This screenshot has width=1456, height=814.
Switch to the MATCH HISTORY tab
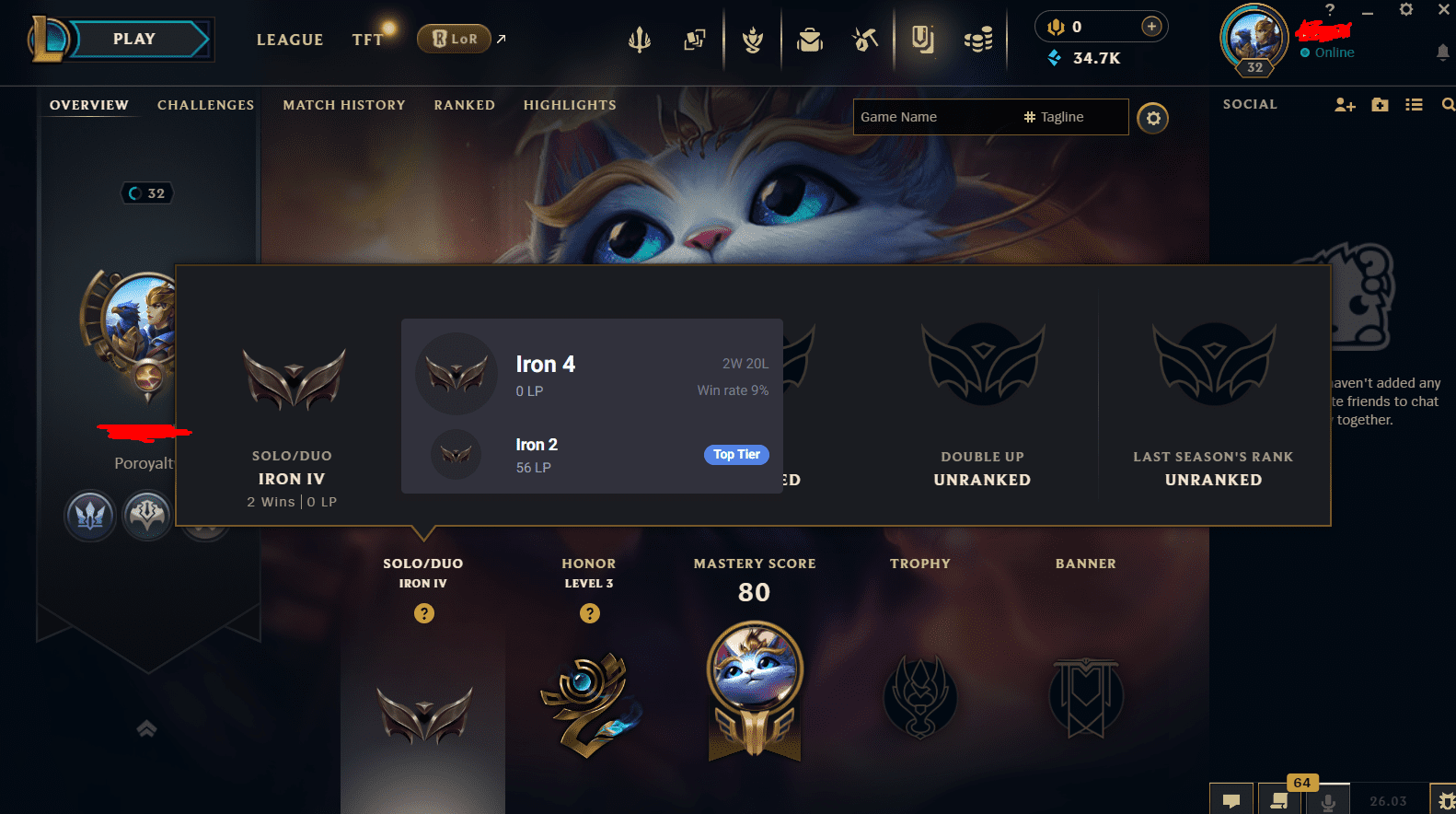pyautogui.click(x=344, y=105)
